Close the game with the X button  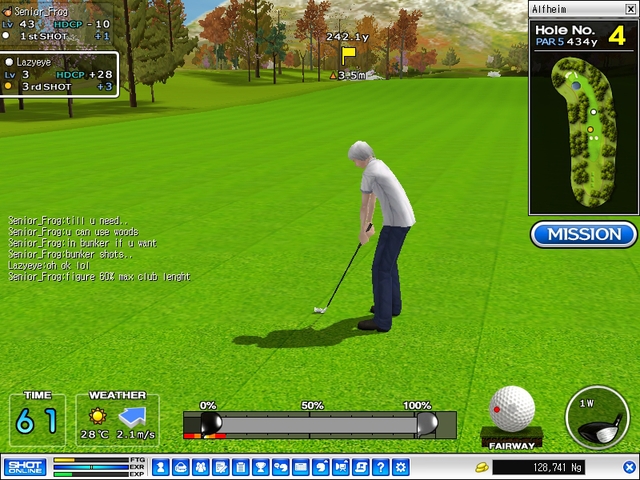pos(630,467)
